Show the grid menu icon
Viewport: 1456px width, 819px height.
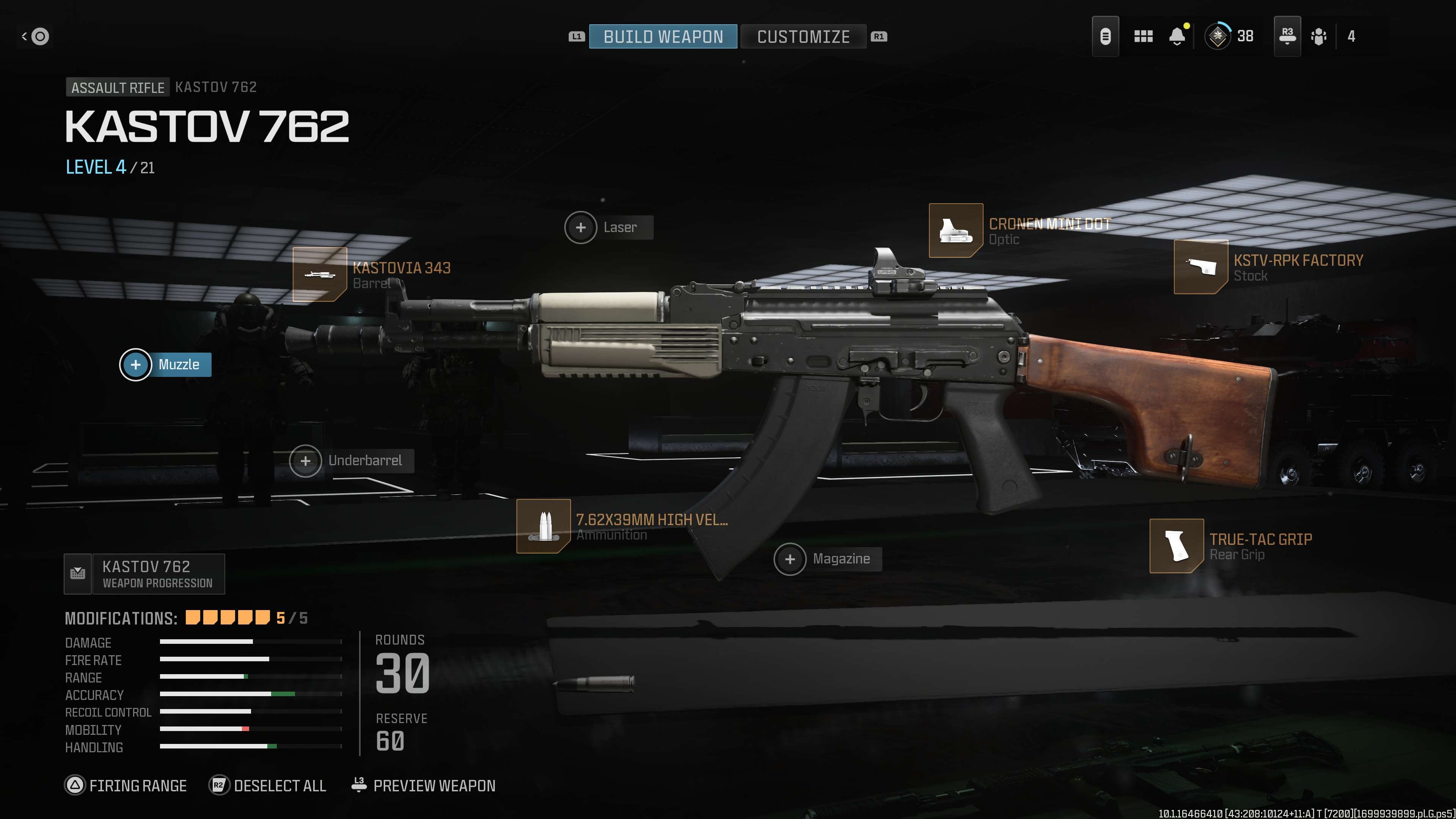pyautogui.click(x=1143, y=37)
